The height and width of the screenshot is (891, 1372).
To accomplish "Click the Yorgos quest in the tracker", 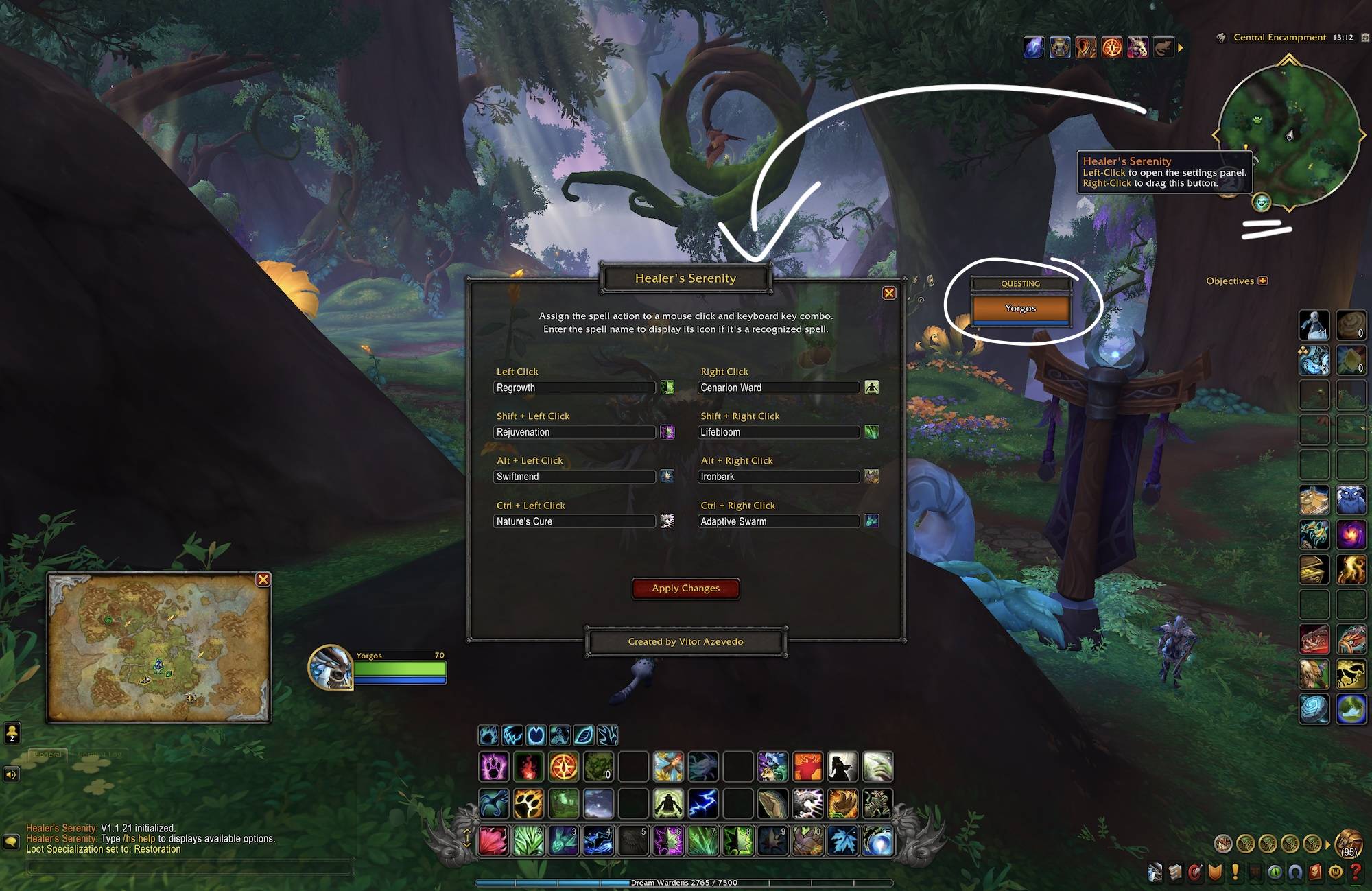I will pyautogui.click(x=1020, y=308).
